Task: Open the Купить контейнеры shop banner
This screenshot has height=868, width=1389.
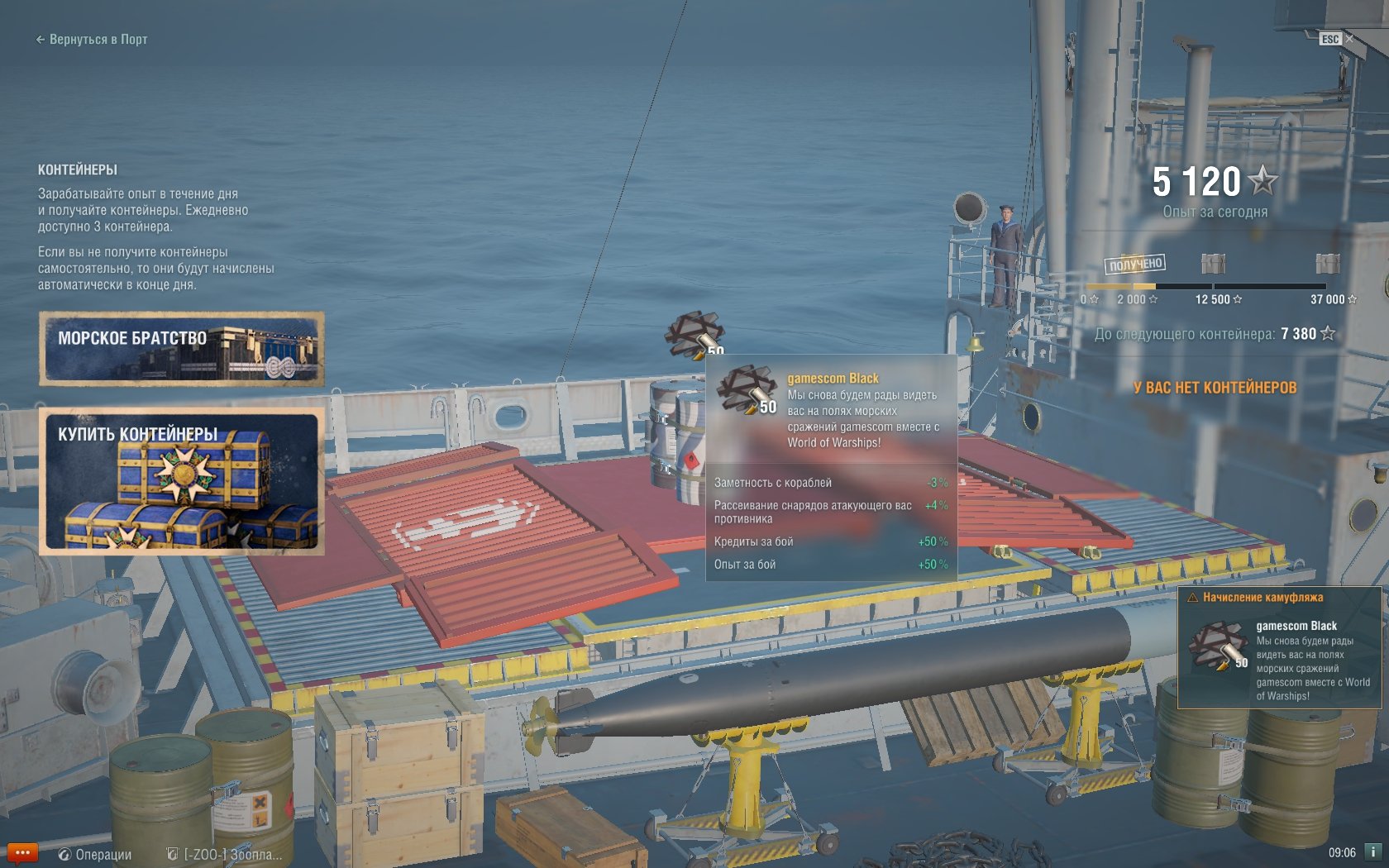Action: [181, 481]
